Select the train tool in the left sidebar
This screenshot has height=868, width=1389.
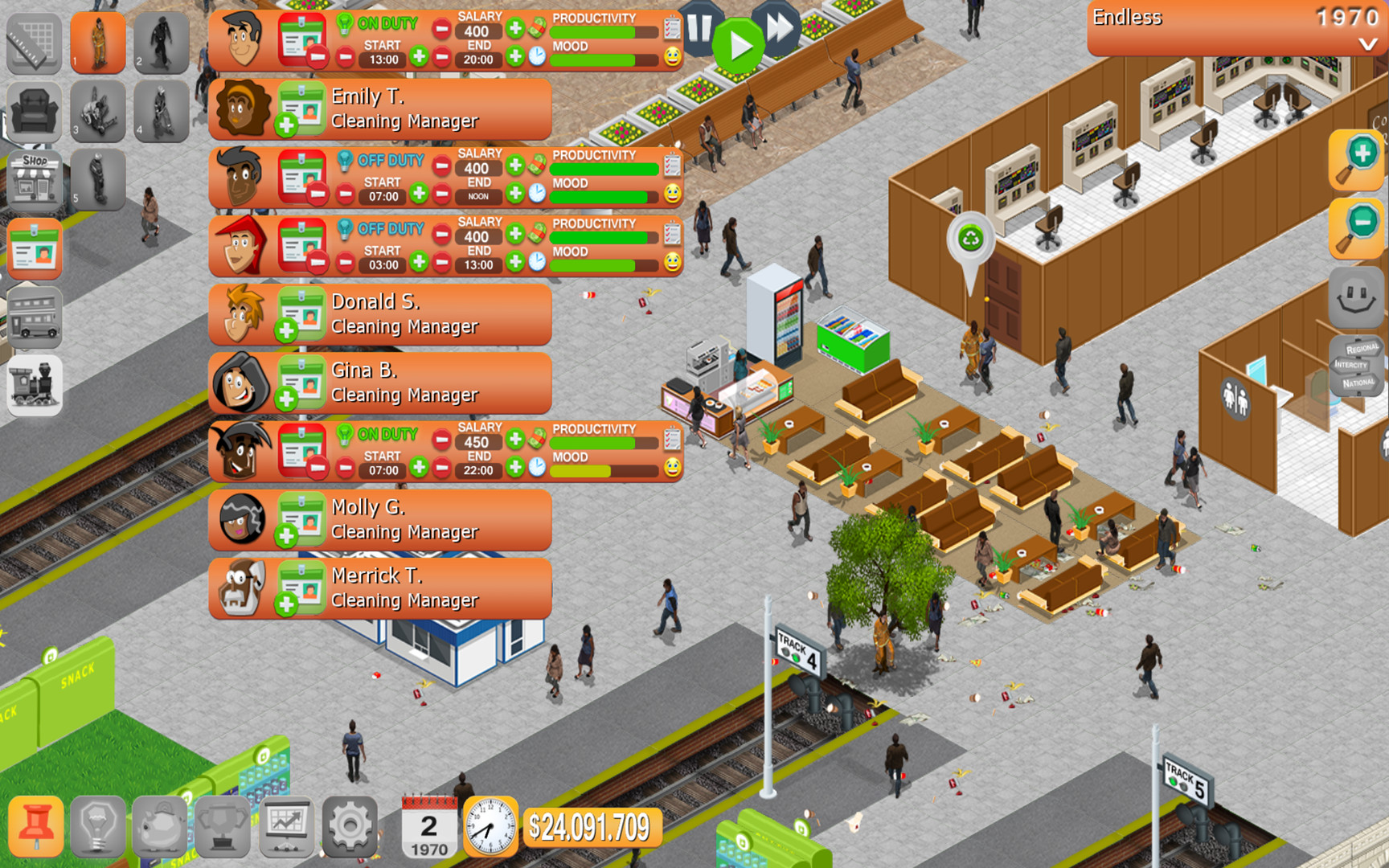pos(35,385)
